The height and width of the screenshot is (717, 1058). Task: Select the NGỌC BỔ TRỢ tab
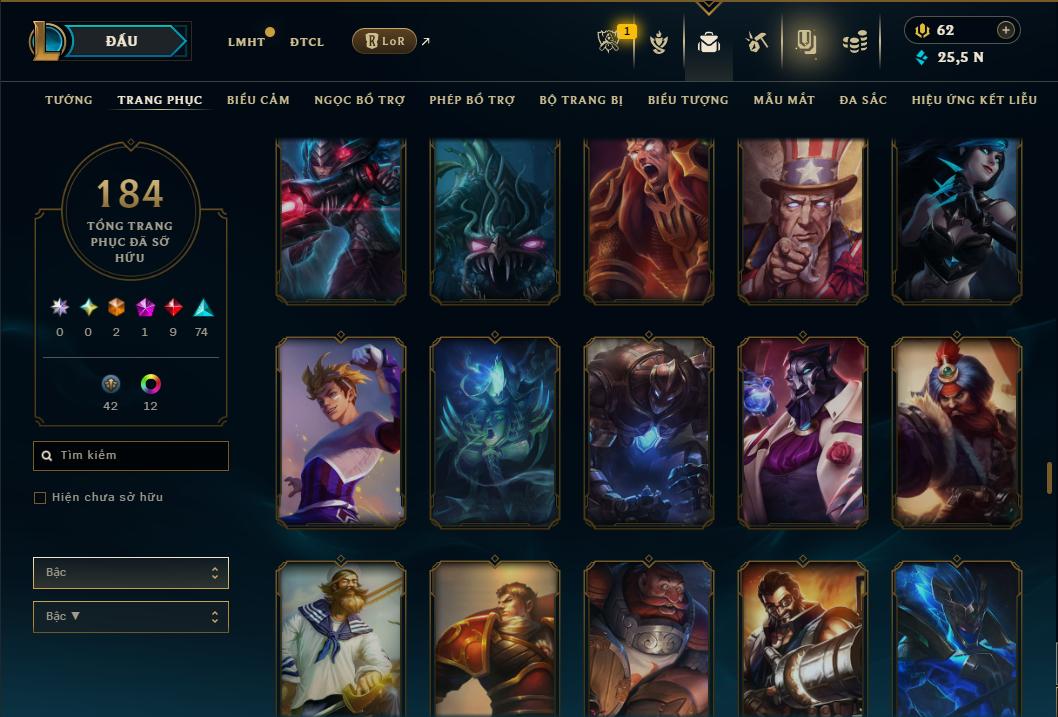pos(359,100)
